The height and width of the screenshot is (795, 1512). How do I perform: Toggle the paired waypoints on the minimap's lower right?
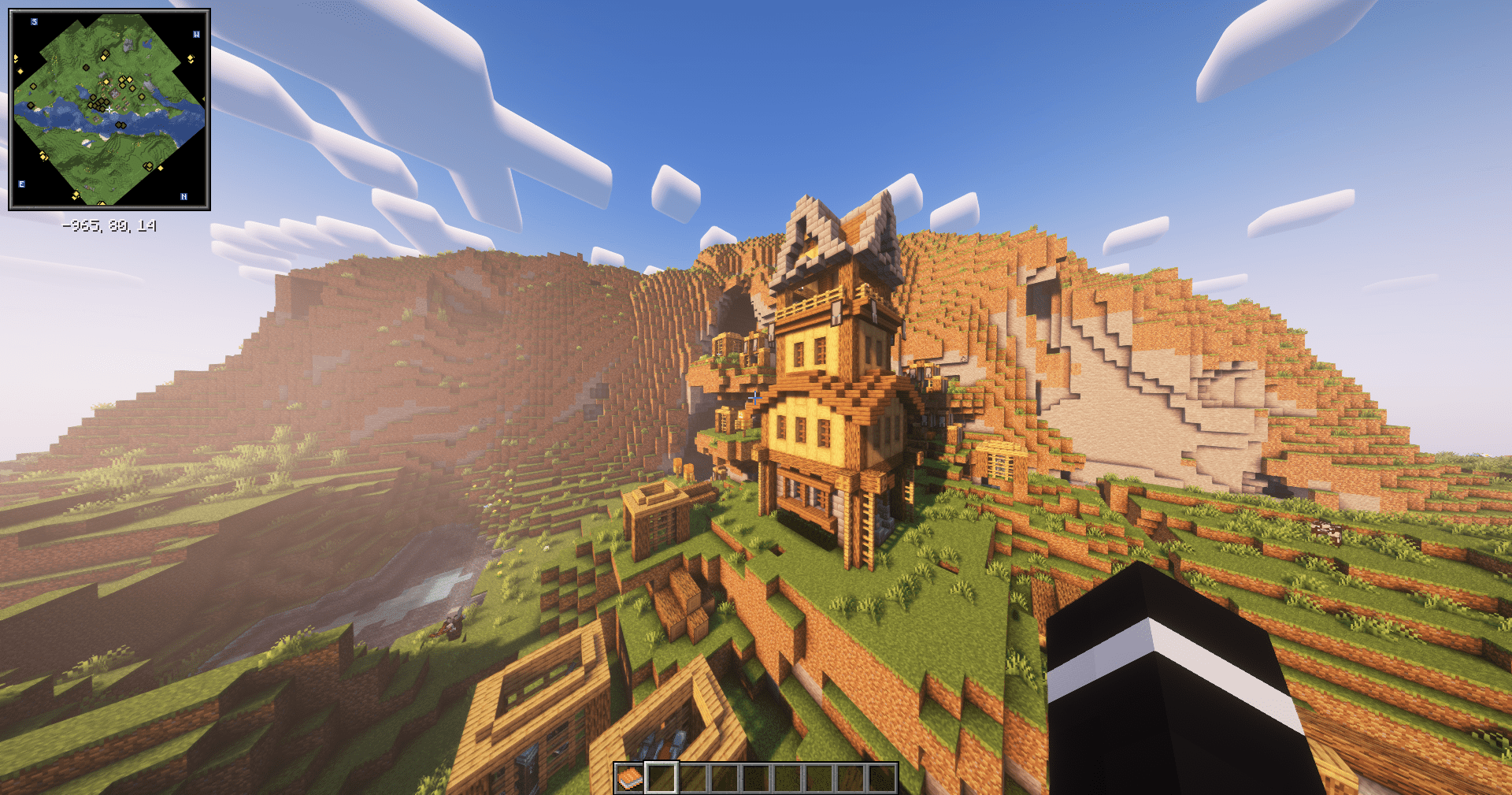146,166
